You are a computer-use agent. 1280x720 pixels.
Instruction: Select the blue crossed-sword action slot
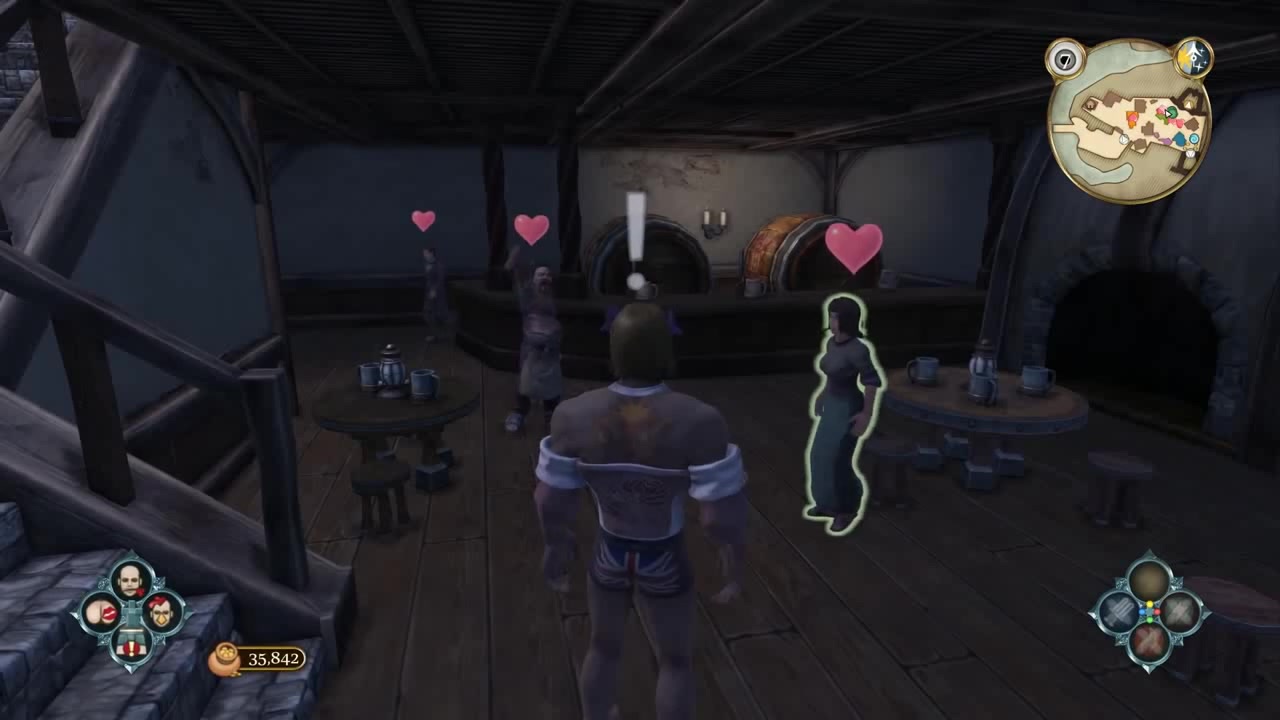coord(1118,611)
